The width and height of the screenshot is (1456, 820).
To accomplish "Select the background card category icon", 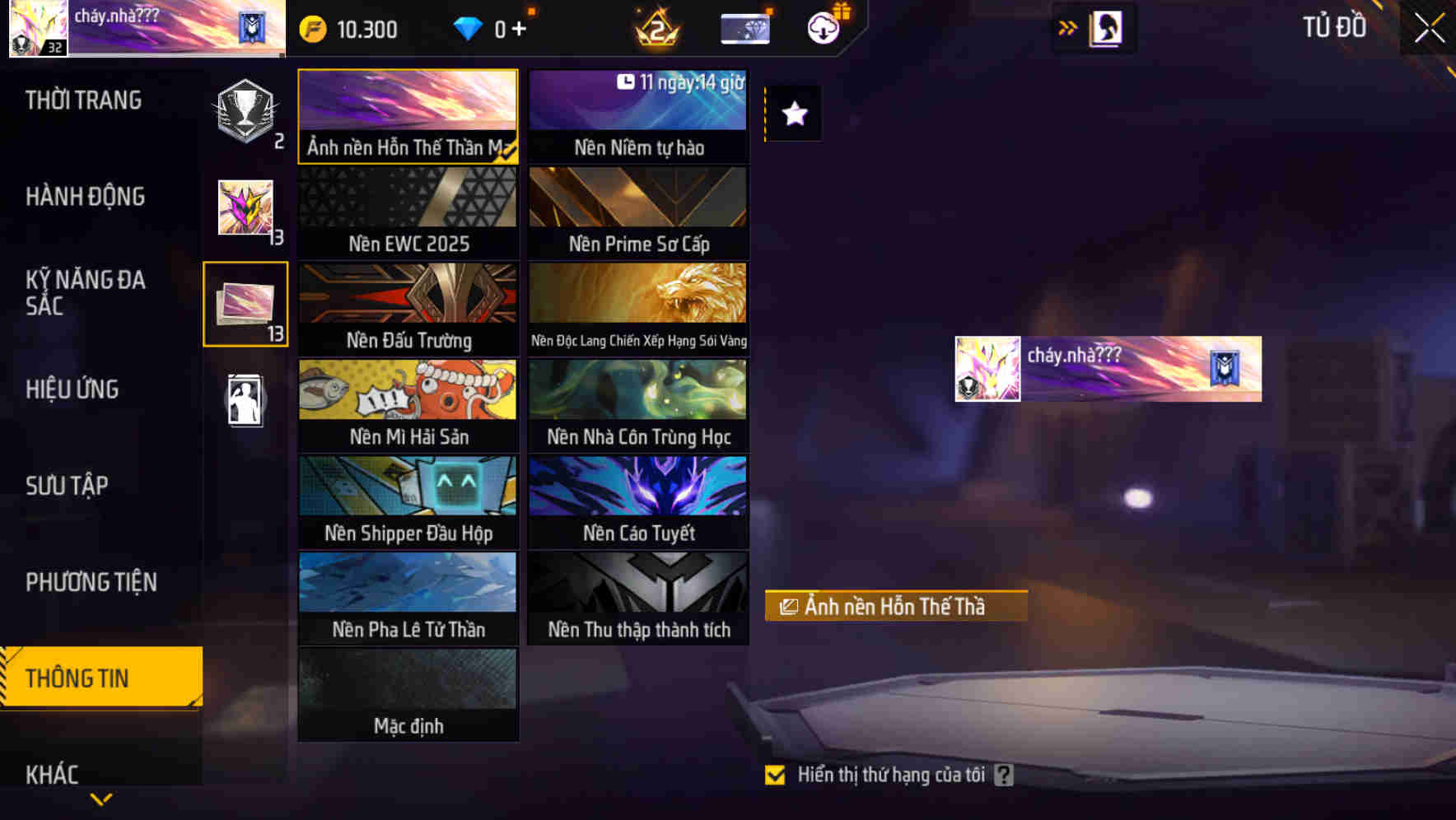I will tap(245, 305).
